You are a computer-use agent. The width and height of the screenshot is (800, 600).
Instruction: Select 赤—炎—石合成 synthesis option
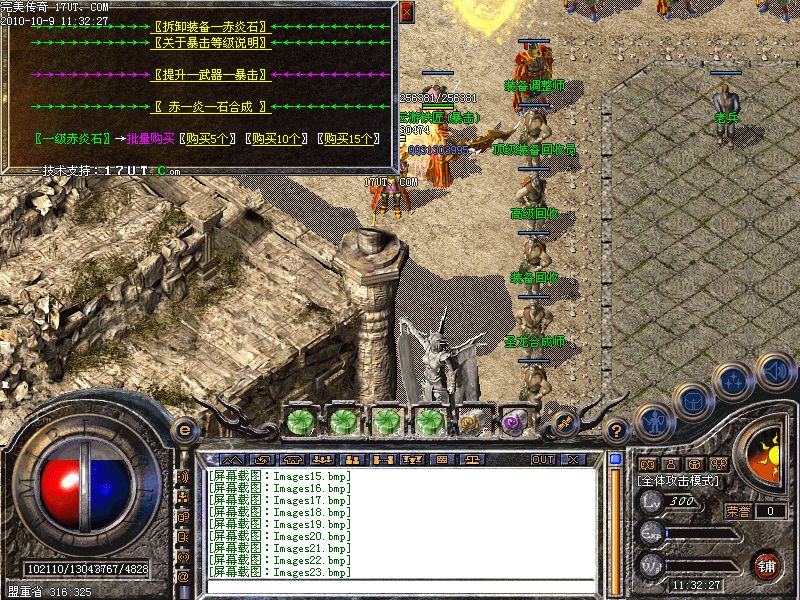point(210,106)
